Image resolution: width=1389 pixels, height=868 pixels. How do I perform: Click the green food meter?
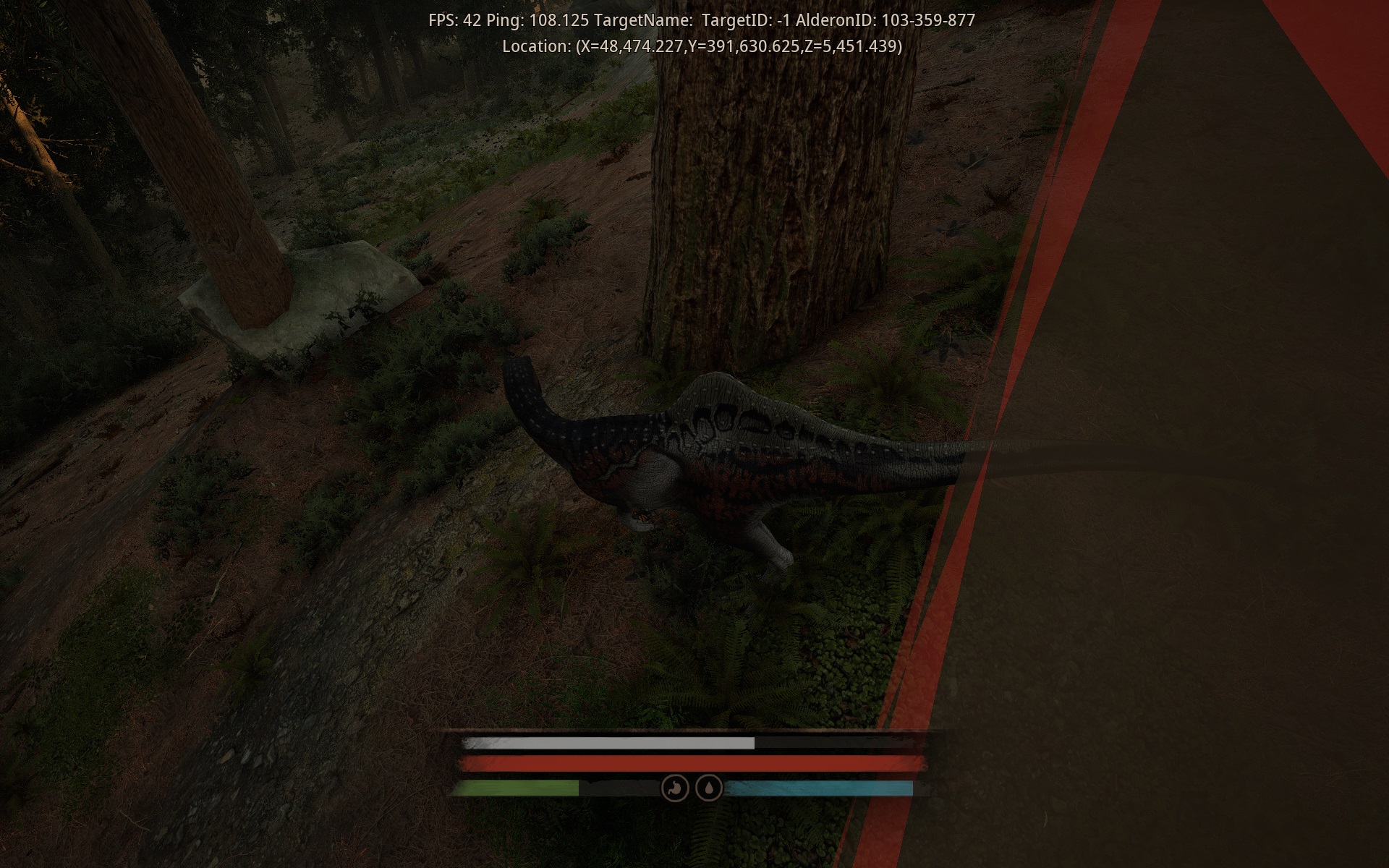[521, 788]
